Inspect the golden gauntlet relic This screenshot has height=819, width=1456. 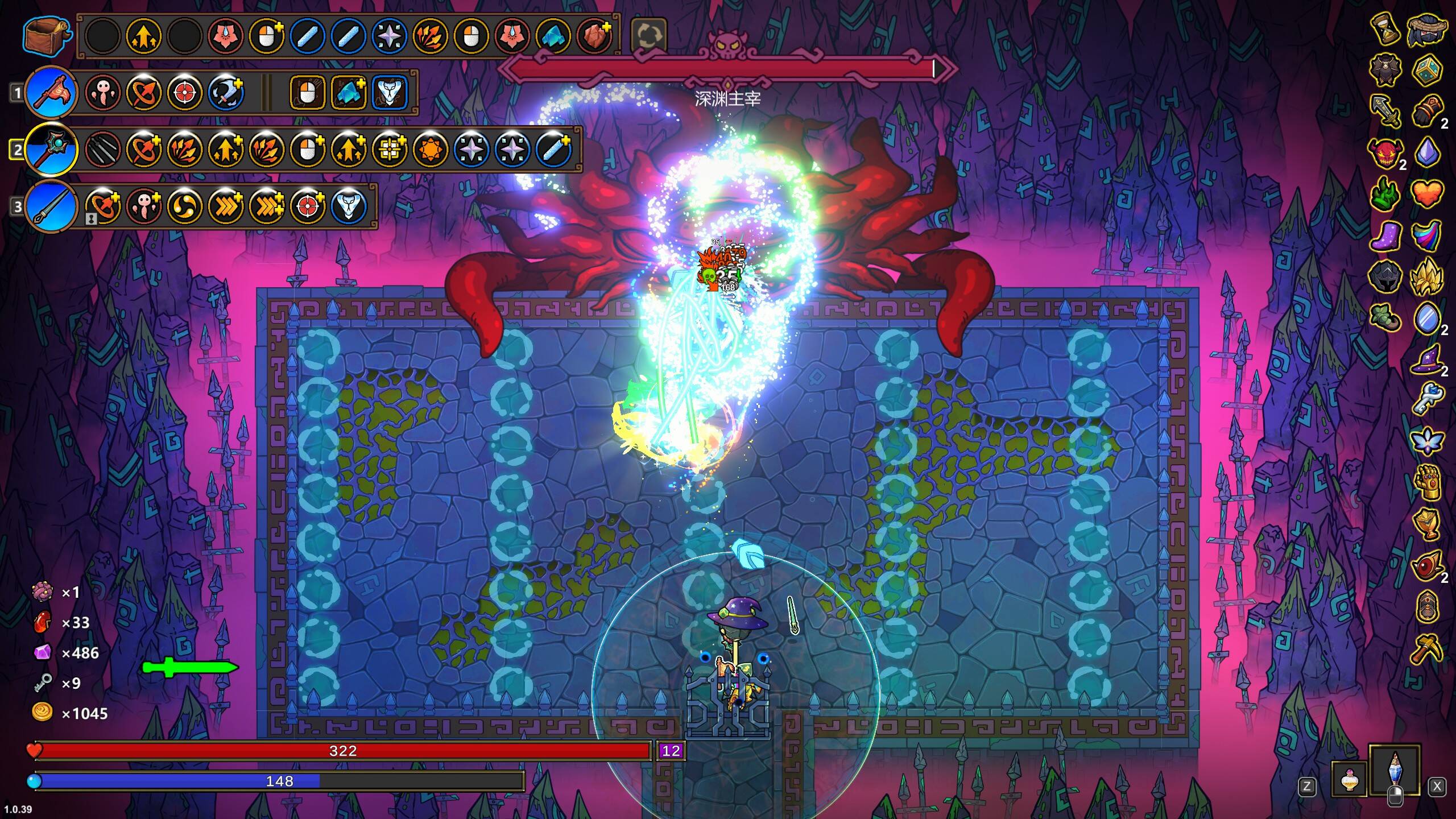(1426, 481)
